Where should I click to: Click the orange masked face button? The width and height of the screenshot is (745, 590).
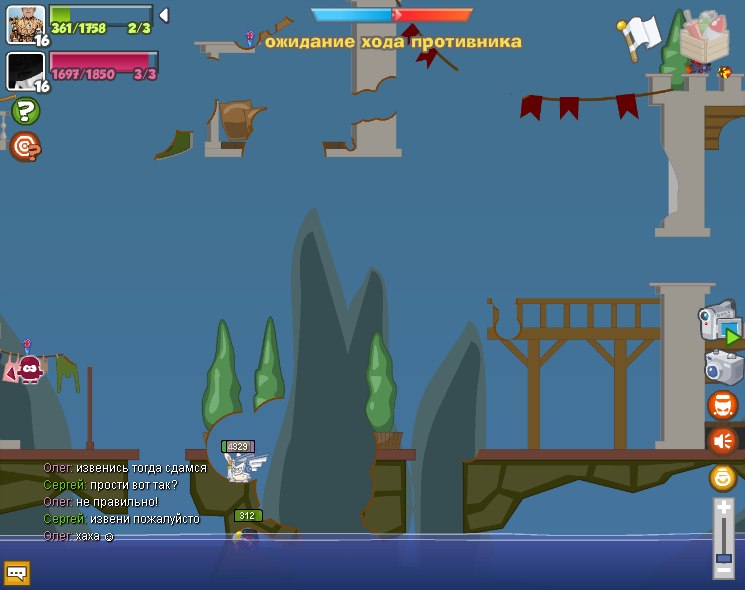(722, 405)
